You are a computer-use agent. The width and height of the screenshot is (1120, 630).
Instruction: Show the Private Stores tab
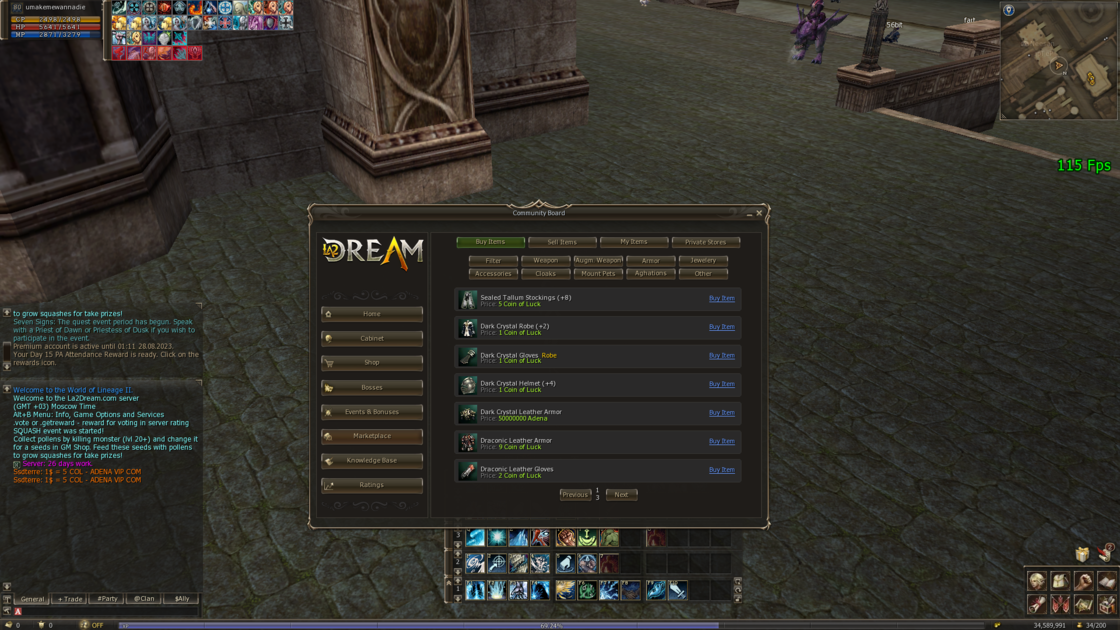pyautogui.click(x=705, y=242)
